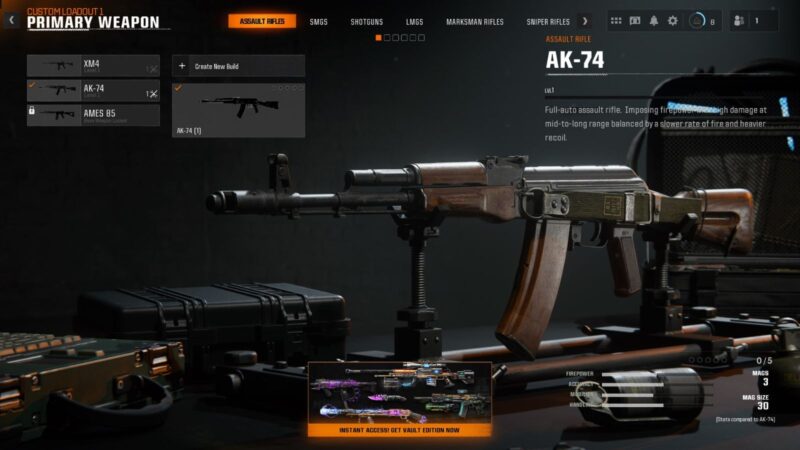This screenshot has width=800, height=450.
Task: Go back using the top-left arrow
Action: pyautogui.click(x=11, y=20)
